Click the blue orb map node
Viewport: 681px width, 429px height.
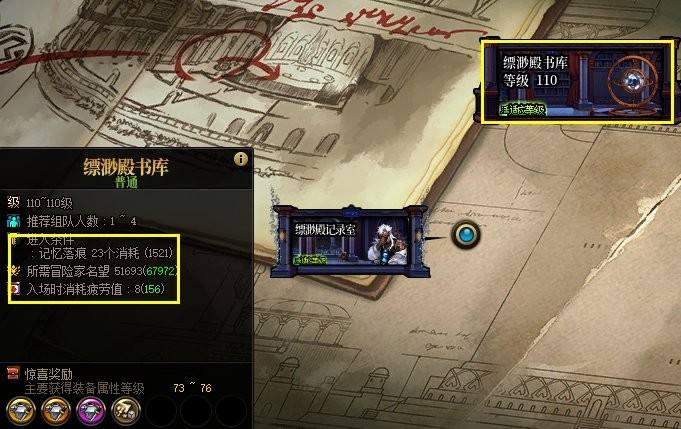[x=466, y=235]
